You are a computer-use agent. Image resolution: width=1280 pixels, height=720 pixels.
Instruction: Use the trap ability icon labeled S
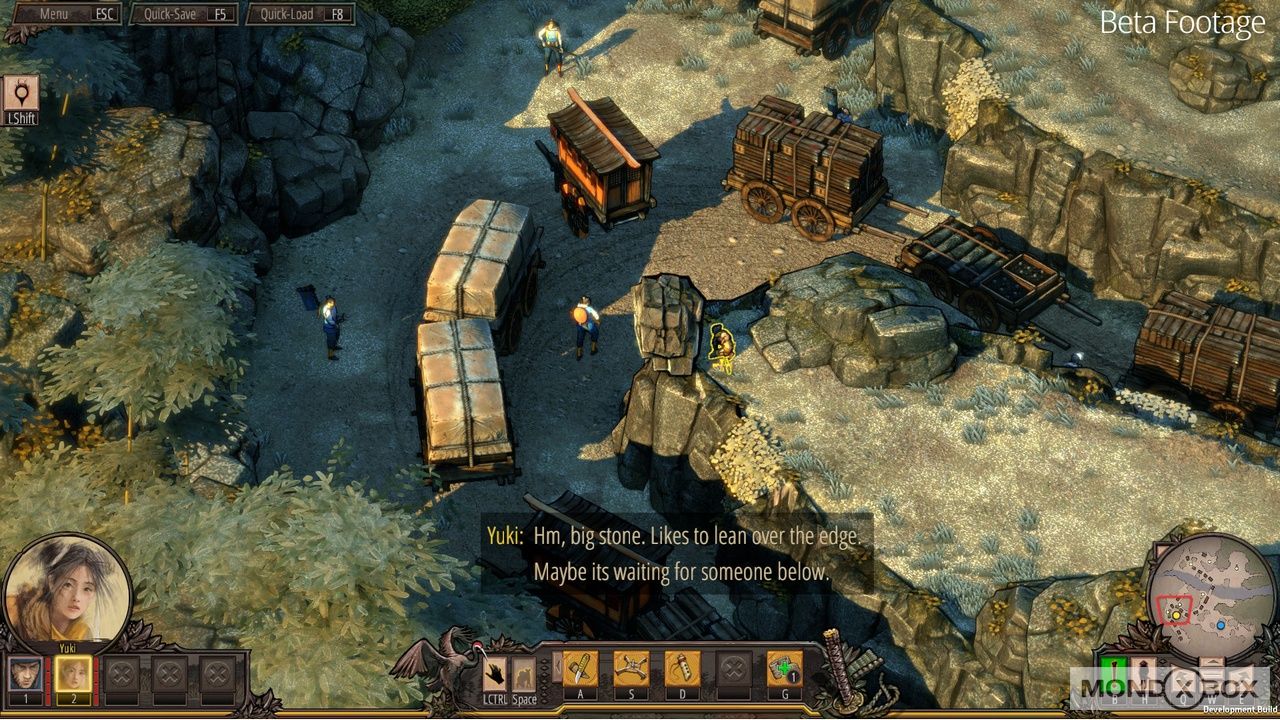tap(631, 669)
